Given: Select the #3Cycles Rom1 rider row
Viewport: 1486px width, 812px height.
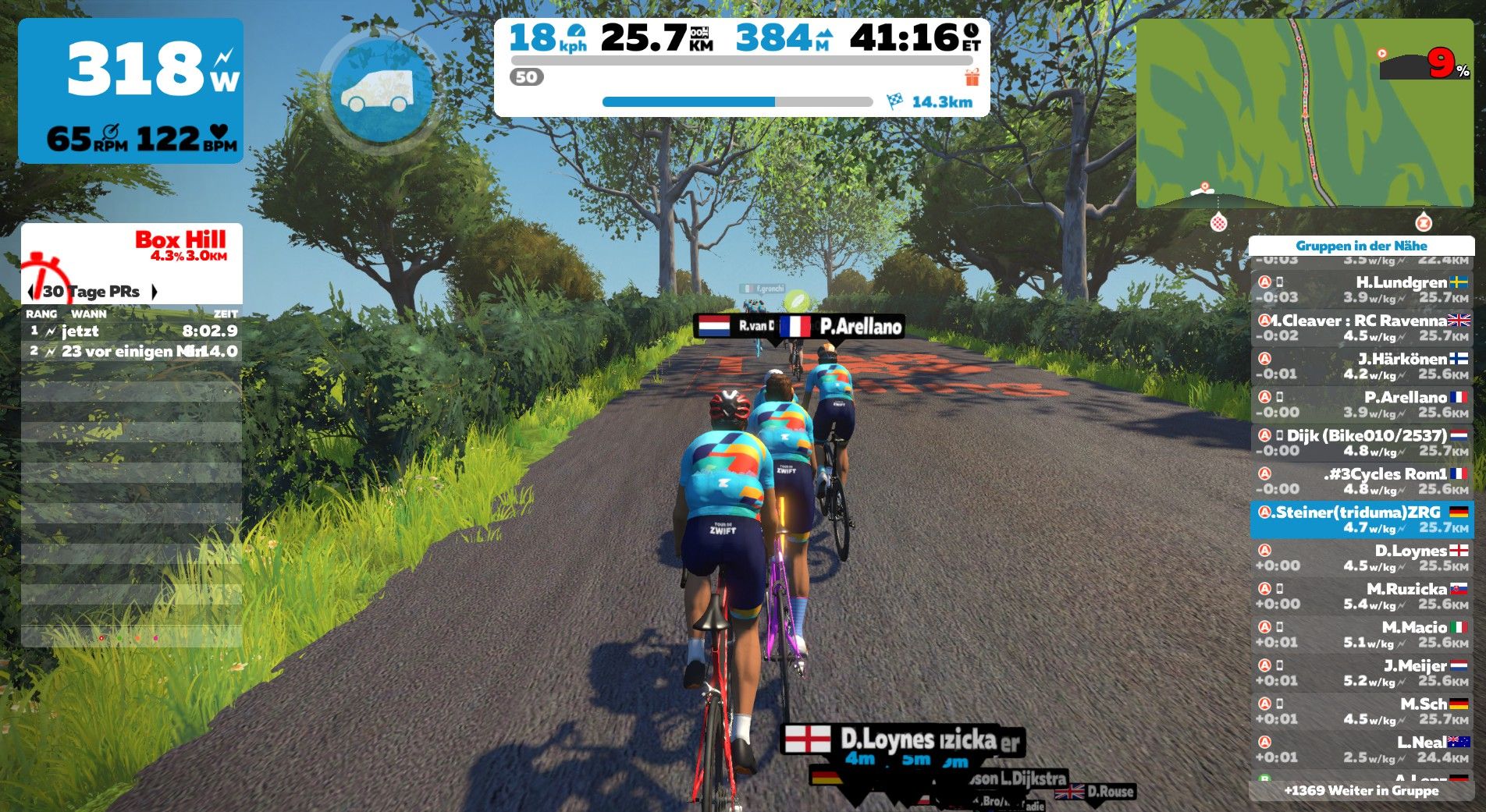Looking at the screenshot, I should click(1361, 480).
